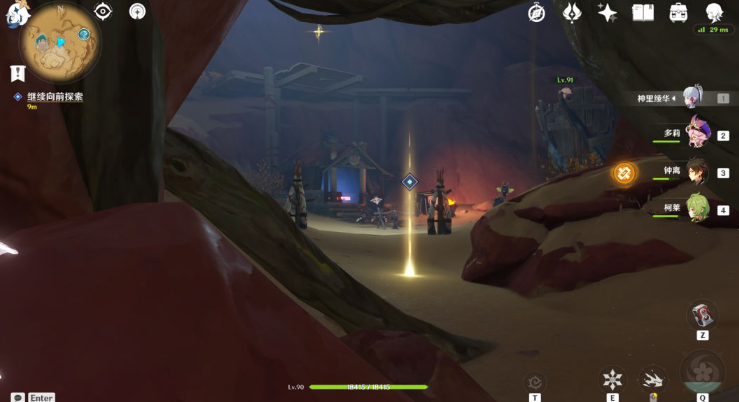
Task: Activate the snowflake elemental skill
Action: 612,379
